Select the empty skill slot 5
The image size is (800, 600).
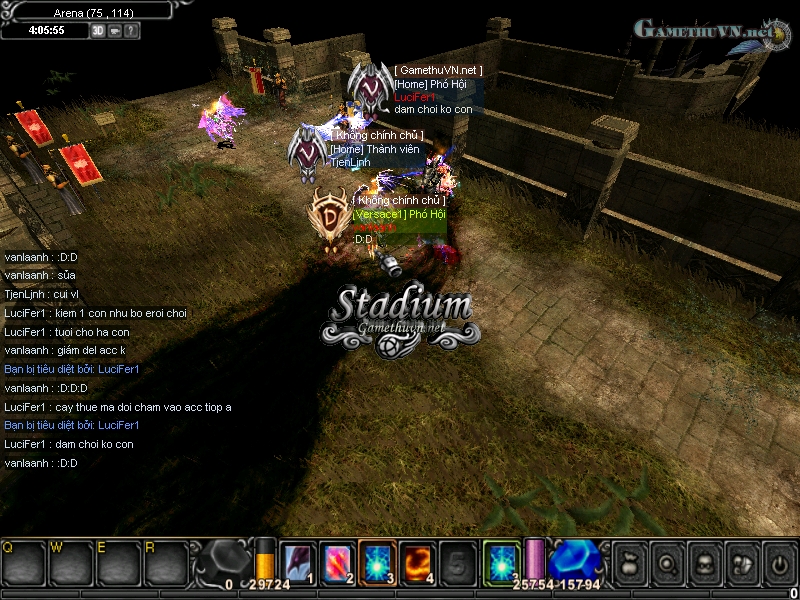(457, 563)
